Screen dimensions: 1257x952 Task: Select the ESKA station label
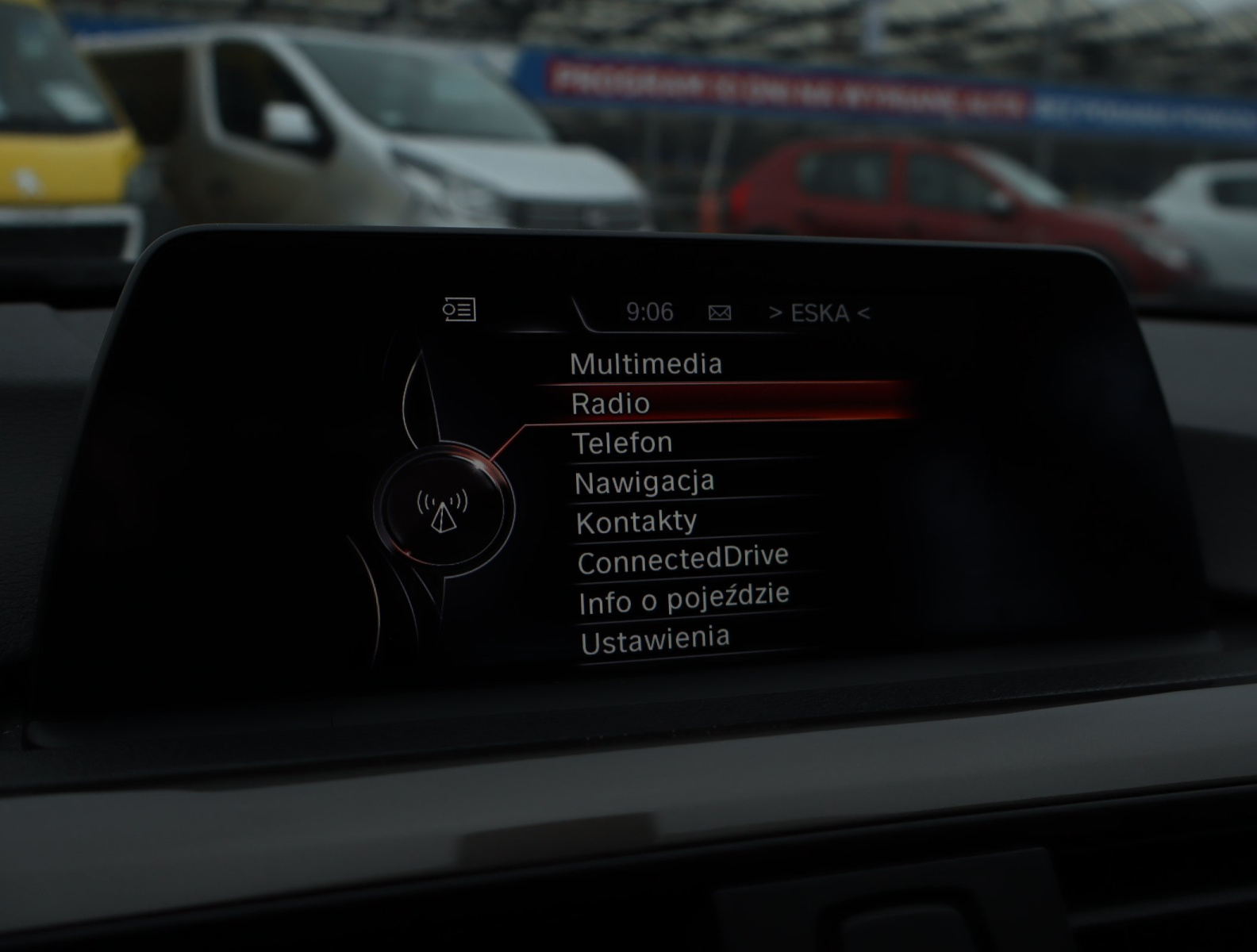(819, 313)
